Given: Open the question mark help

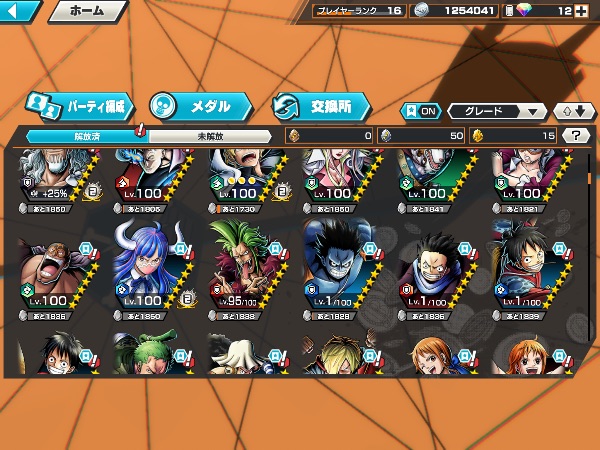Looking at the screenshot, I should (575, 135).
